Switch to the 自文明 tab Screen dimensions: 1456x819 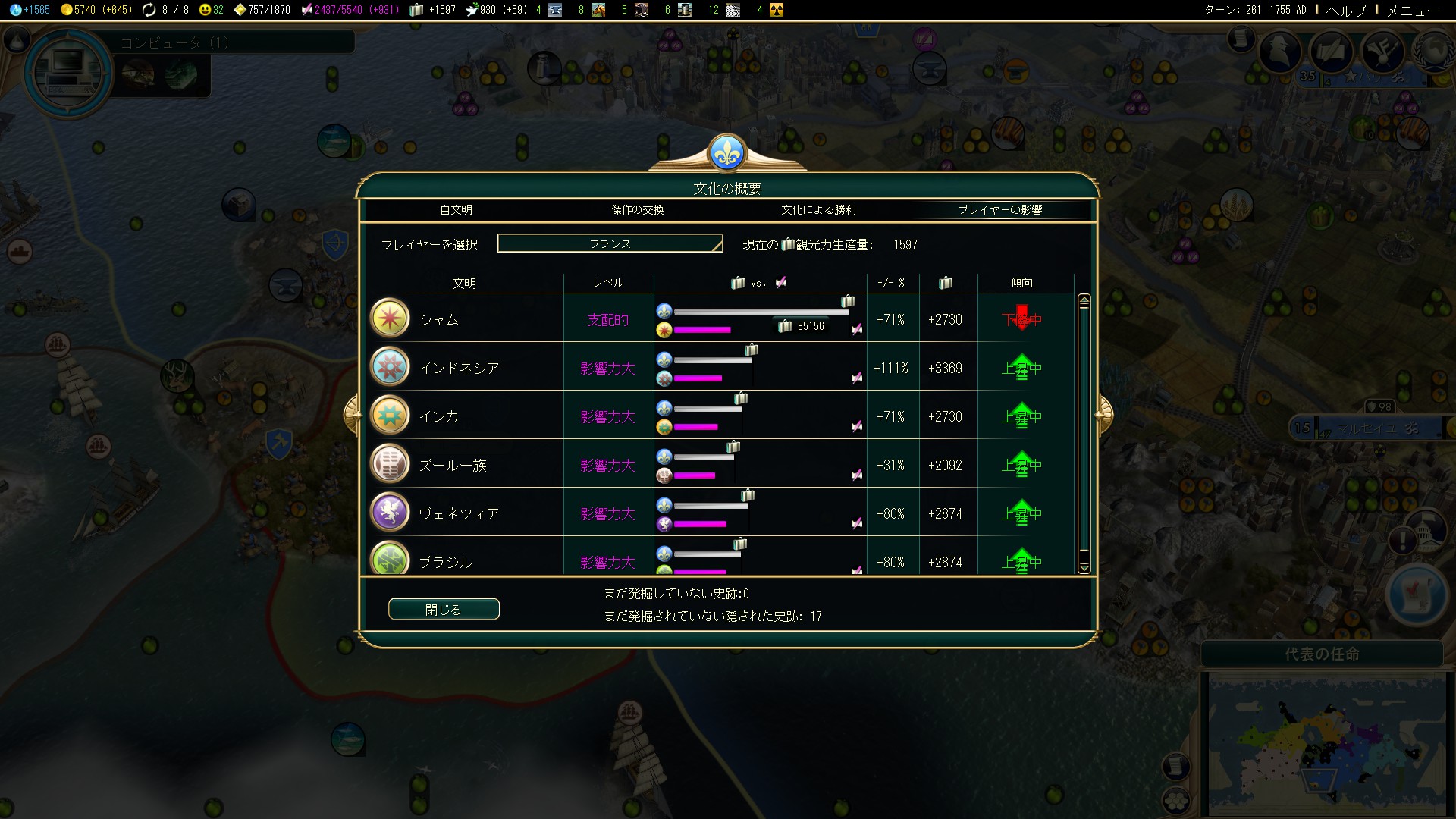456,210
